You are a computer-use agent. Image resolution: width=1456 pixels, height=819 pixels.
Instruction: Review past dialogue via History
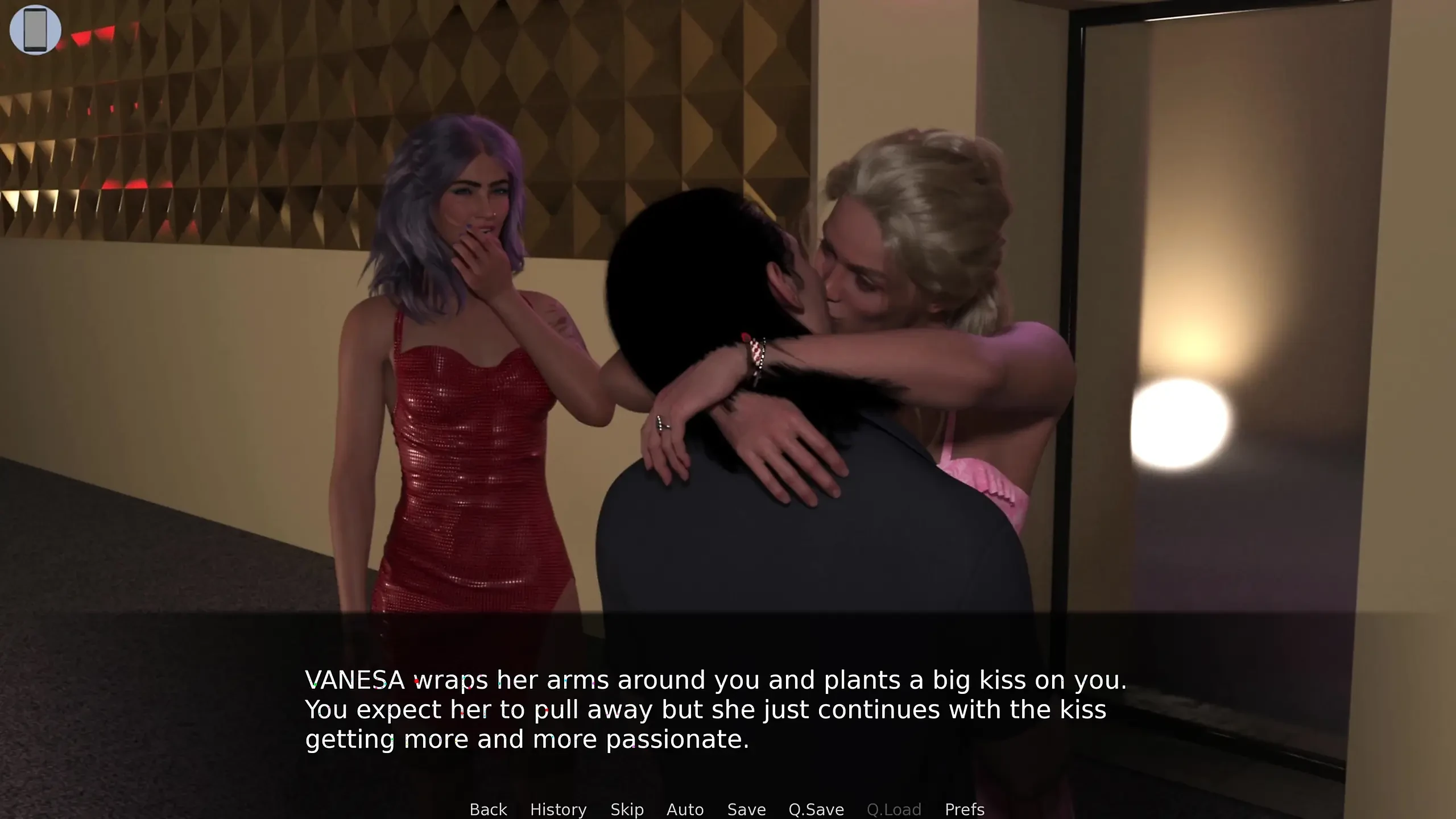pos(558,809)
